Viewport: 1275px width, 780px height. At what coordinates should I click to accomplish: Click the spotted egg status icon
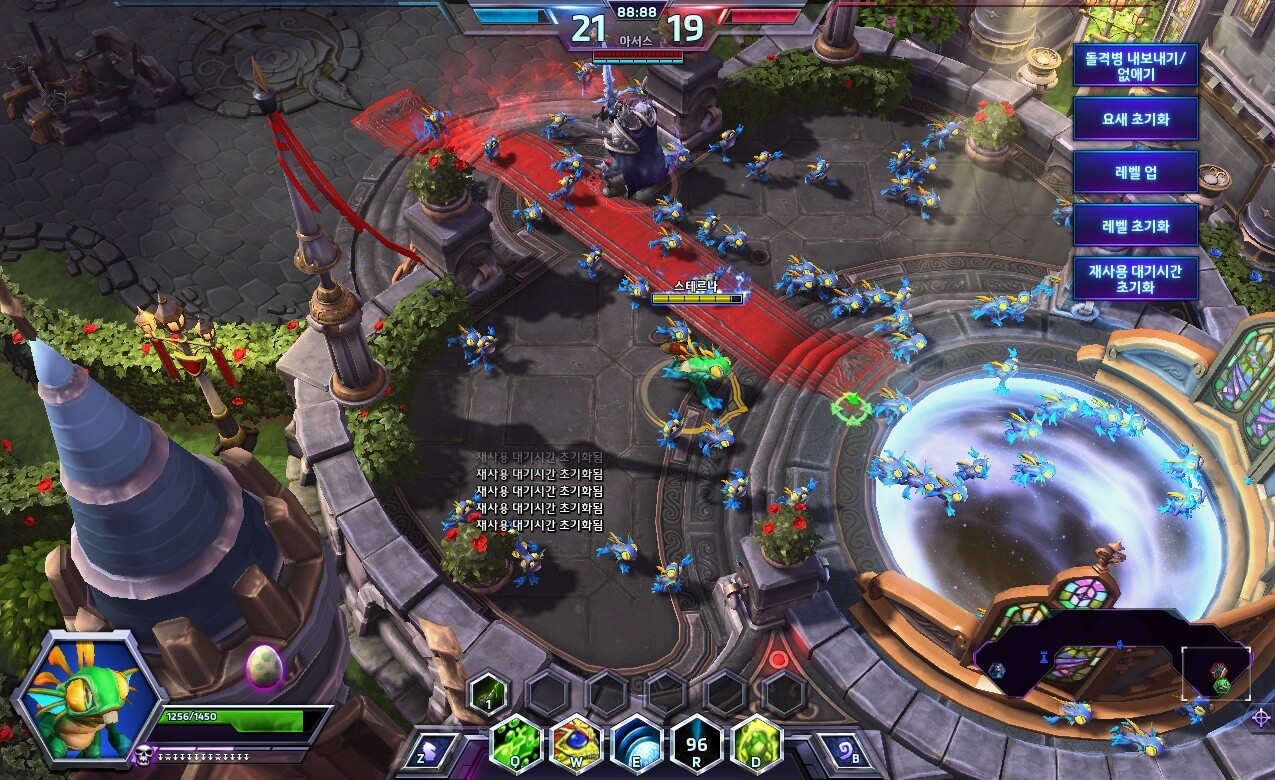point(264,664)
